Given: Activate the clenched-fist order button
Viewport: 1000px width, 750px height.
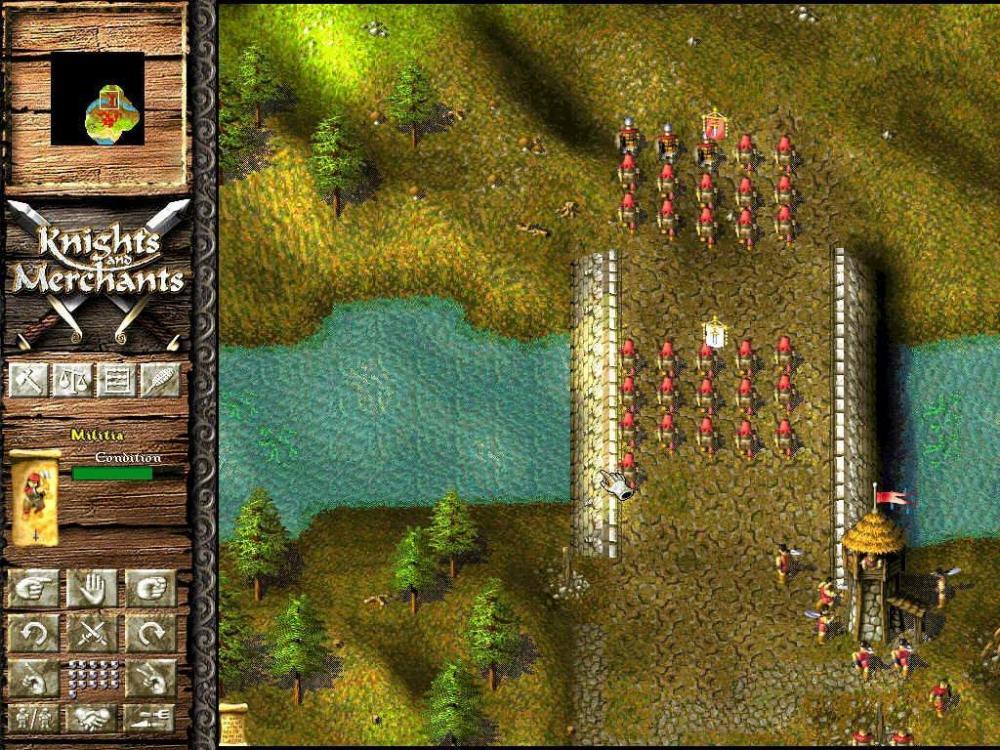Looking at the screenshot, I should click(x=151, y=589).
